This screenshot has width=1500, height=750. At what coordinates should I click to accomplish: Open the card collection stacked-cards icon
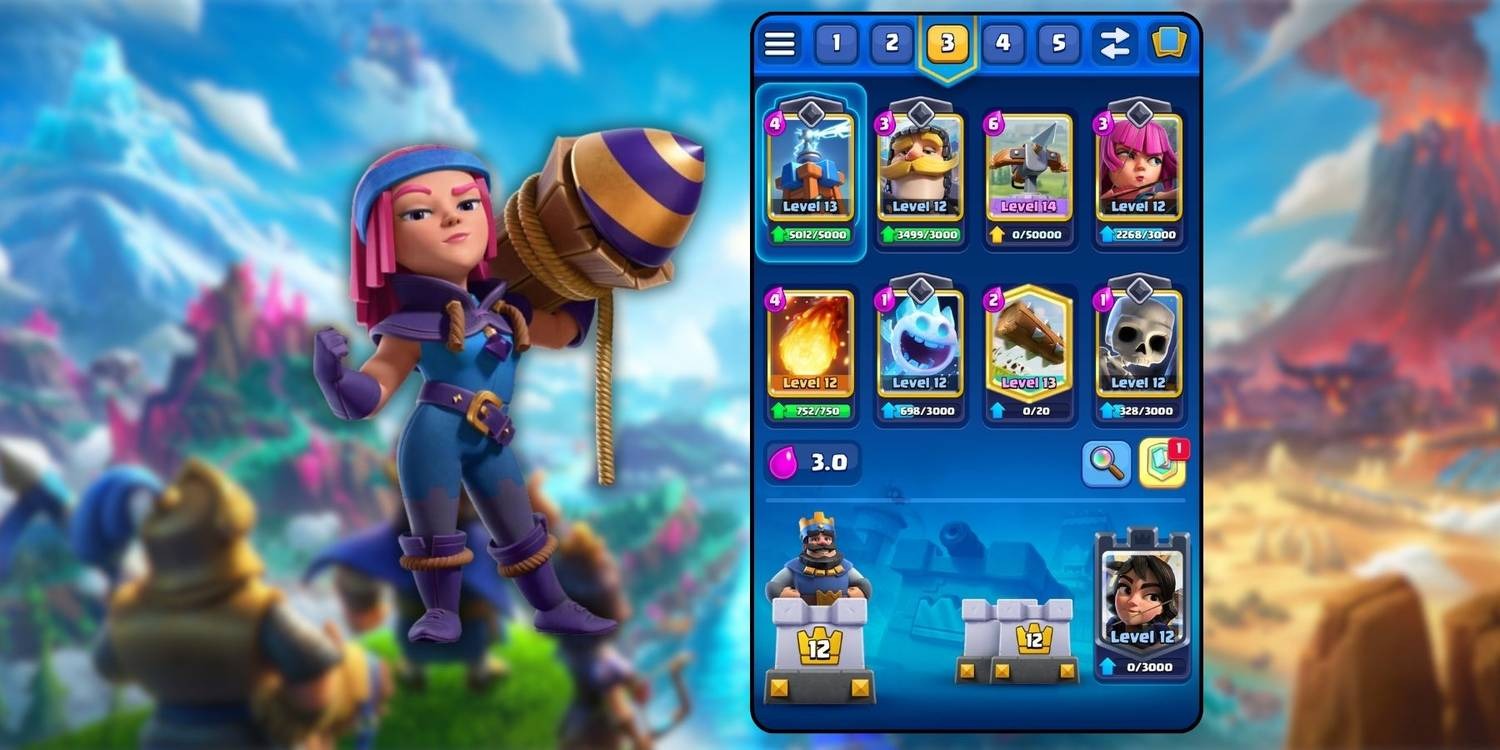coord(1168,42)
